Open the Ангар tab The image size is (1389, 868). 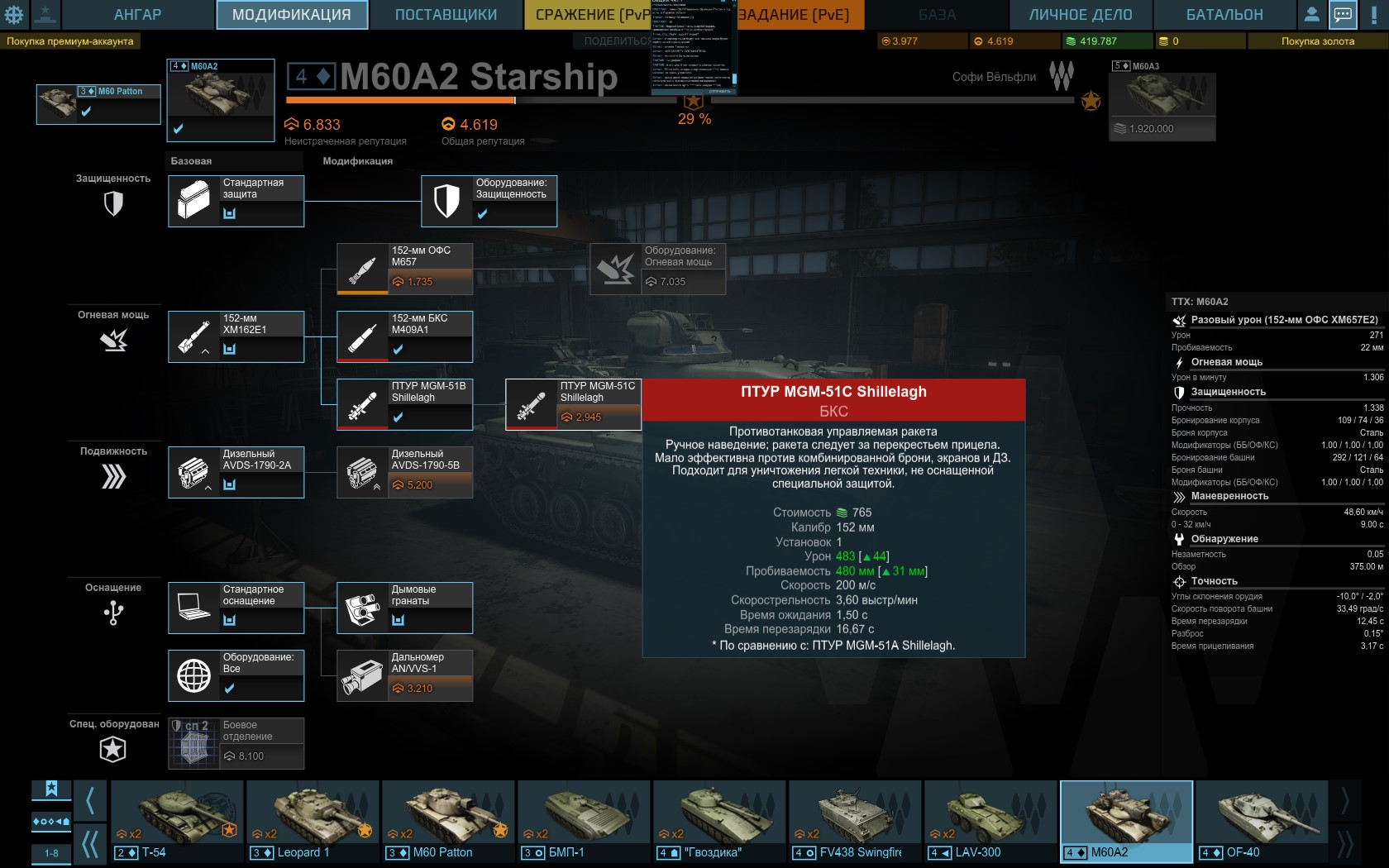(x=137, y=15)
